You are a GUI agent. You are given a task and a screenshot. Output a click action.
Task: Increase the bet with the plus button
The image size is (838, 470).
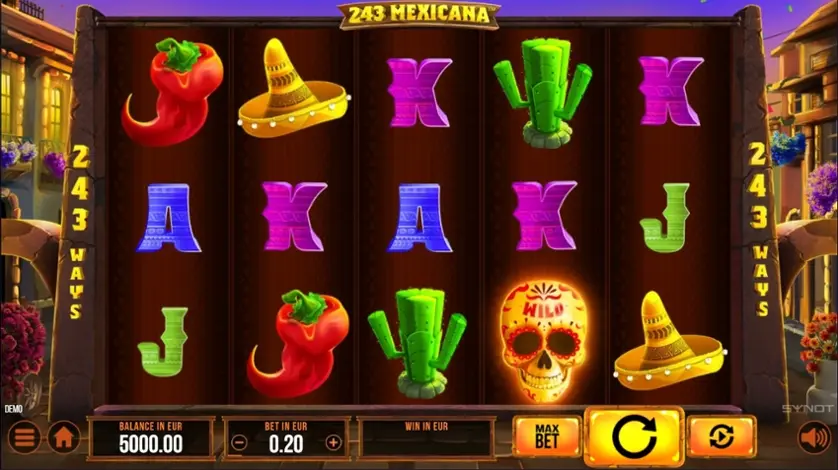(334, 442)
